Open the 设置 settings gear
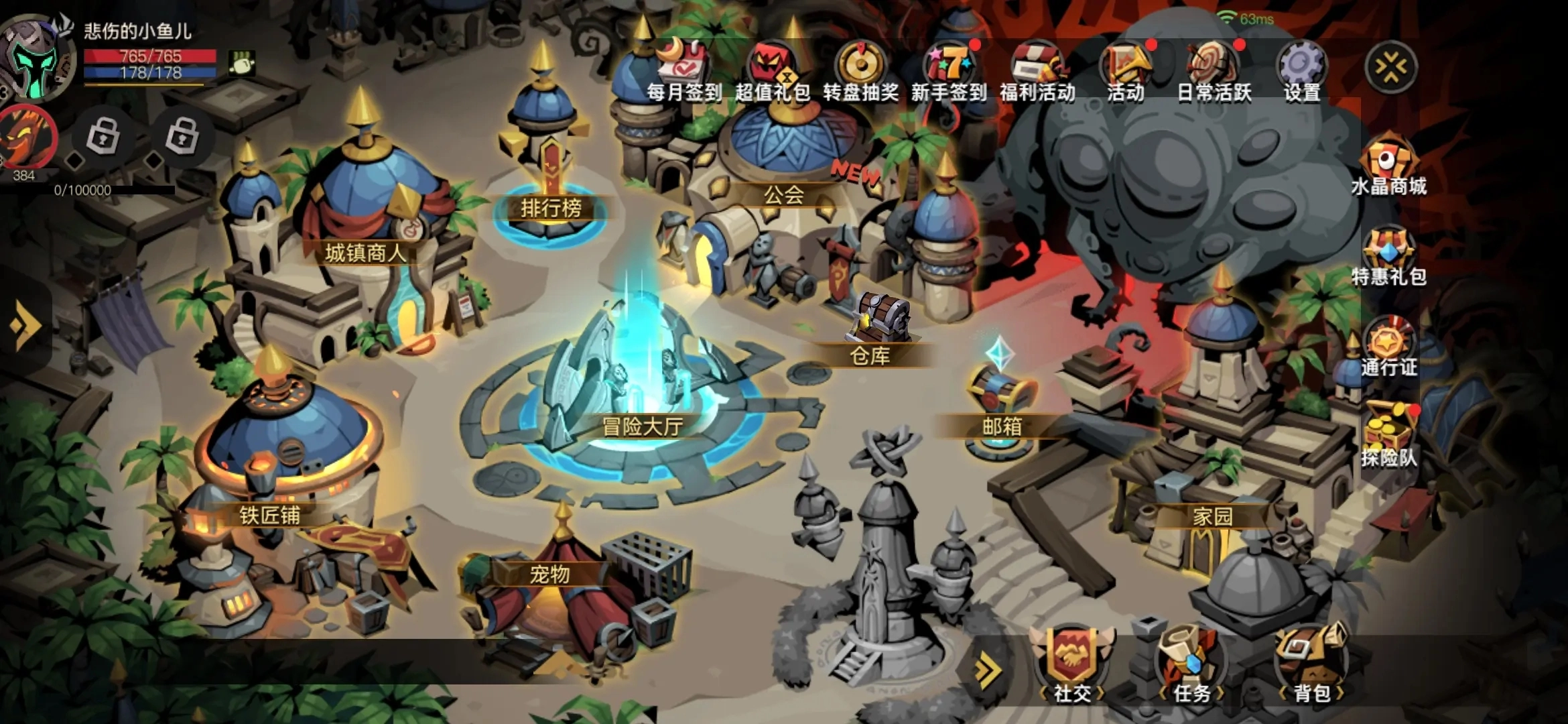 pyautogui.click(x=1302, y=70)
